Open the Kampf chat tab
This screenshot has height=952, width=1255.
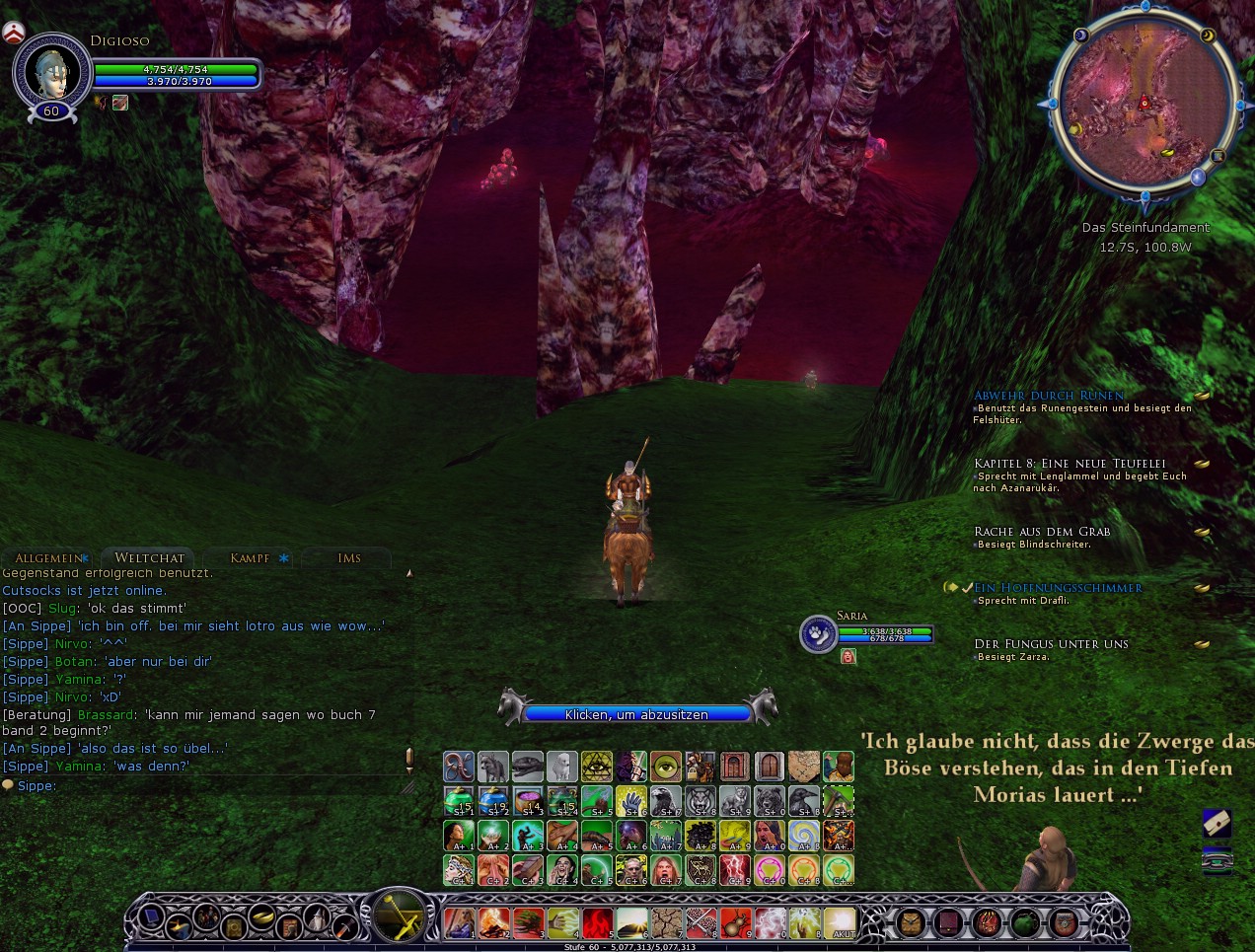tap(250, 558)
